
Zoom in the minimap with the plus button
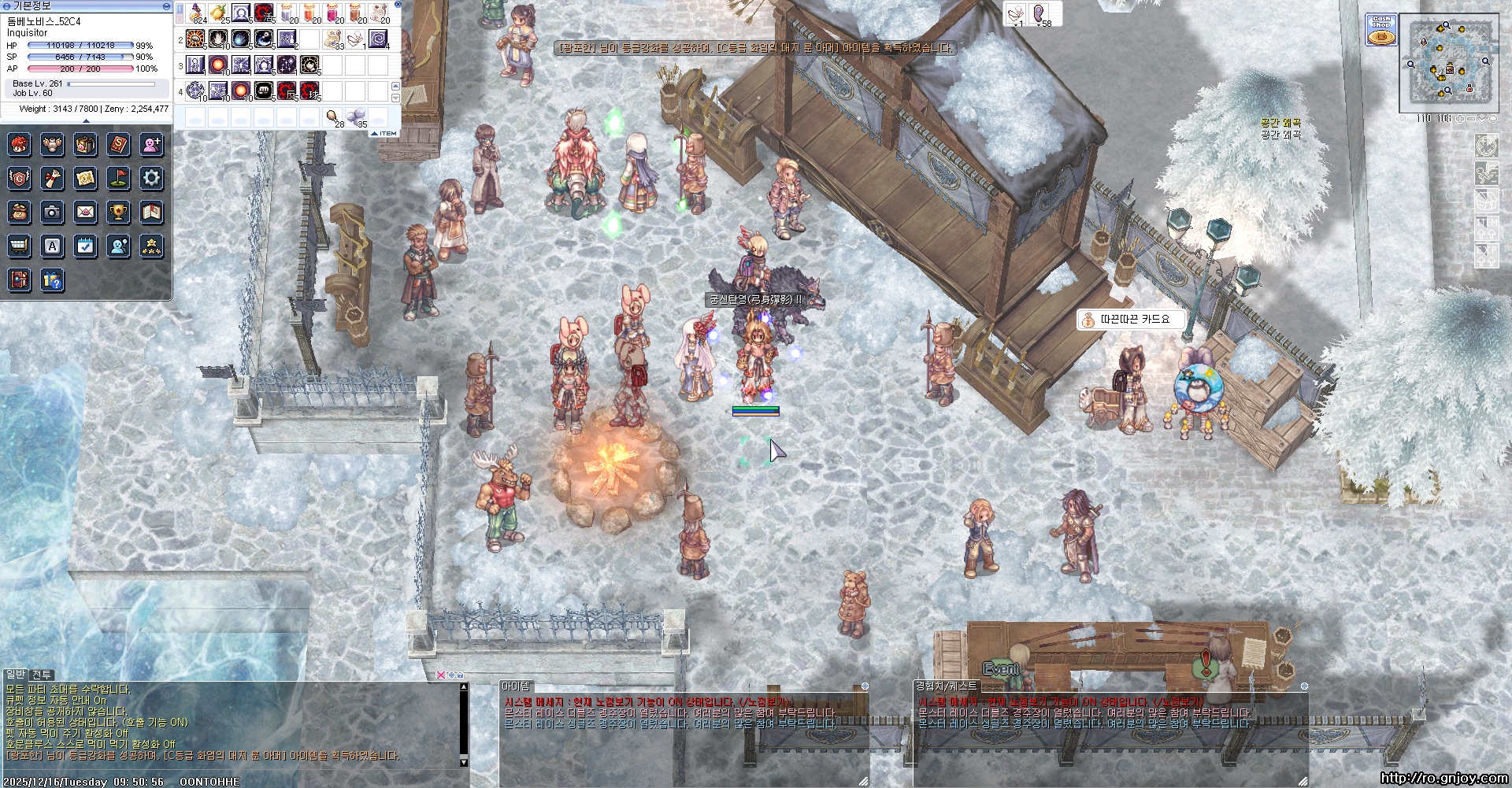coord(1460,118)
